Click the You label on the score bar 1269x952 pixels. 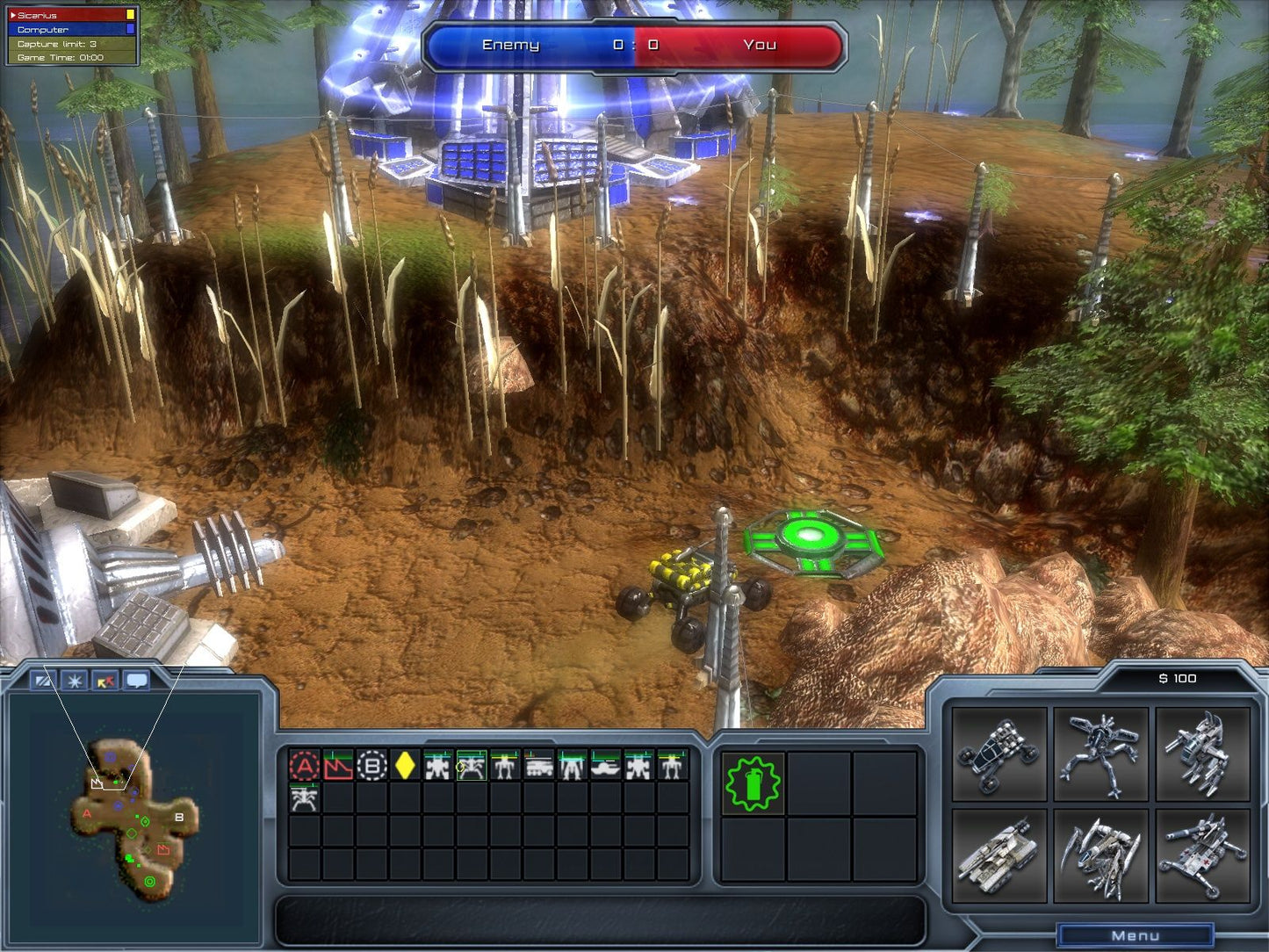coord(761,43)
